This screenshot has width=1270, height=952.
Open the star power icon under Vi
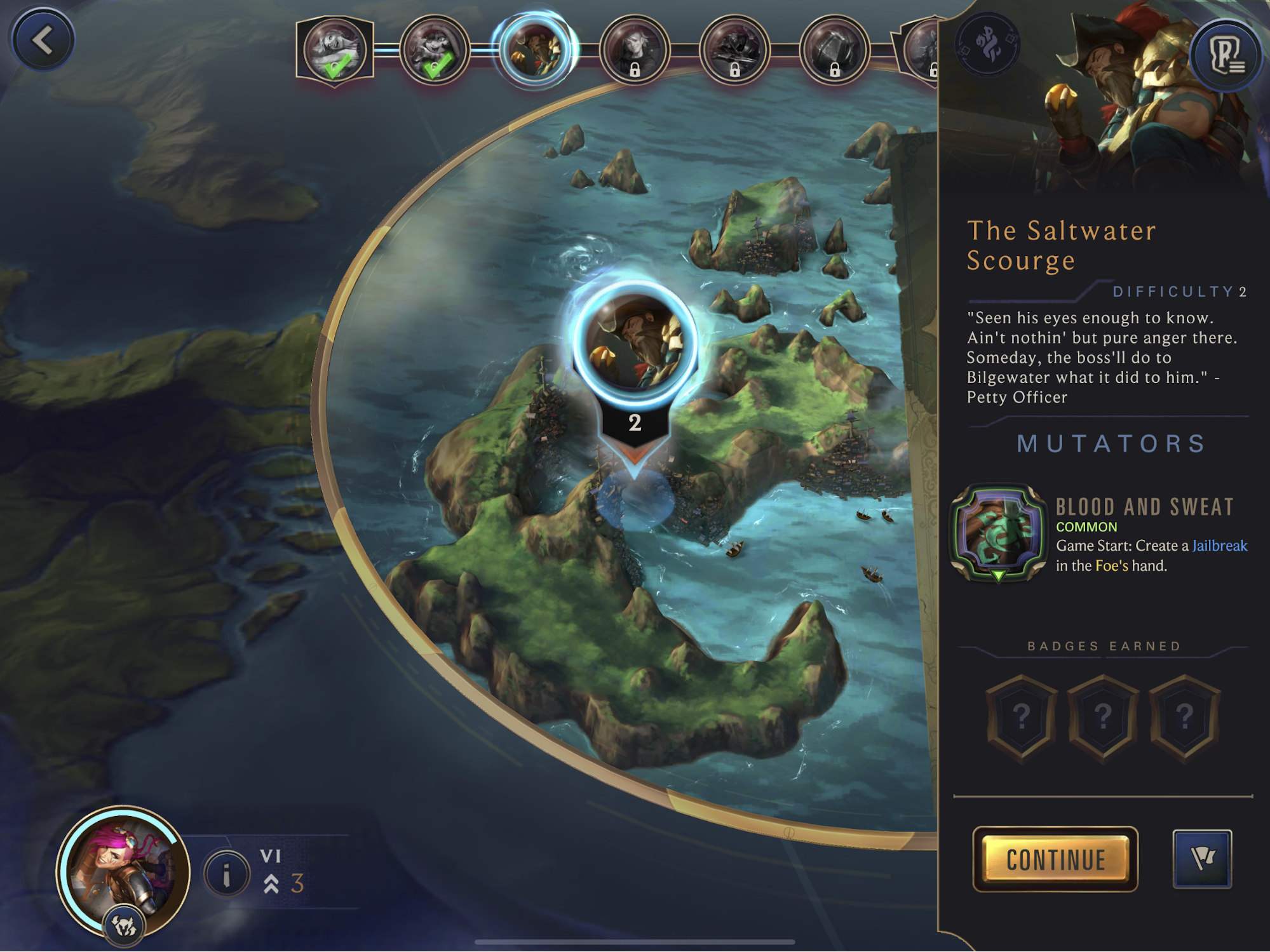[x=125, y=928]
